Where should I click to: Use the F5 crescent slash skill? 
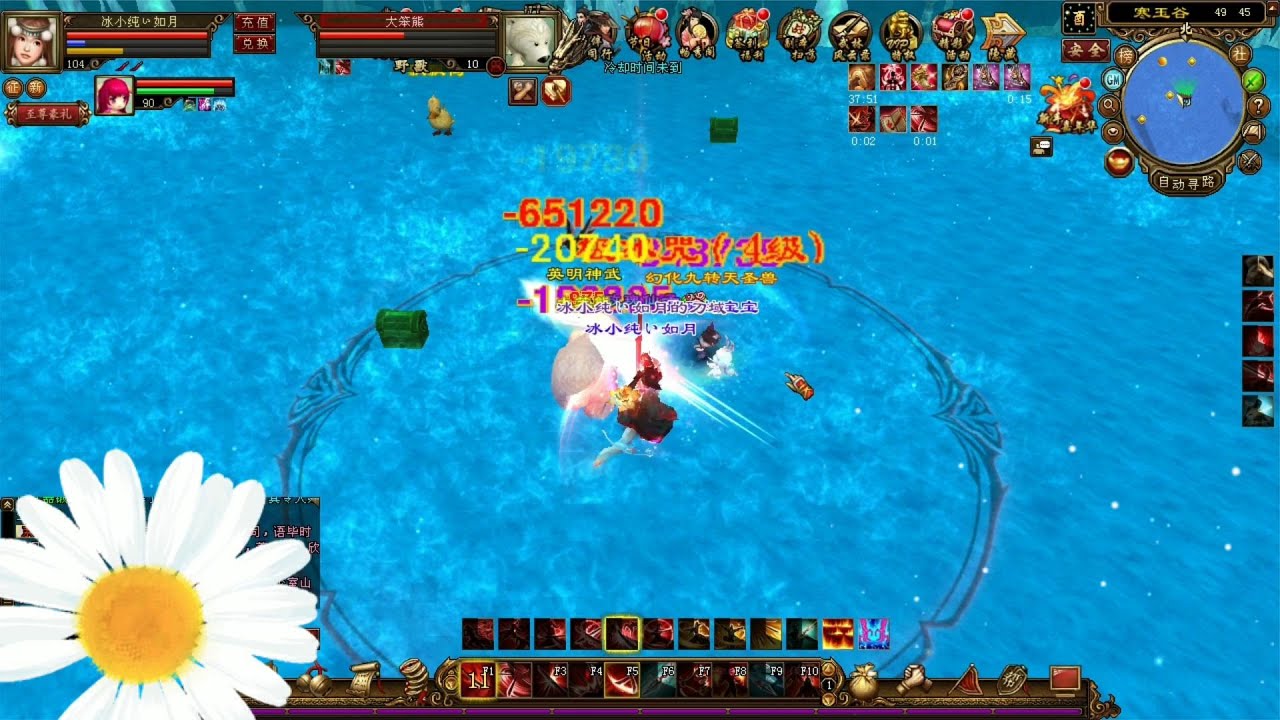click(621, 679)
